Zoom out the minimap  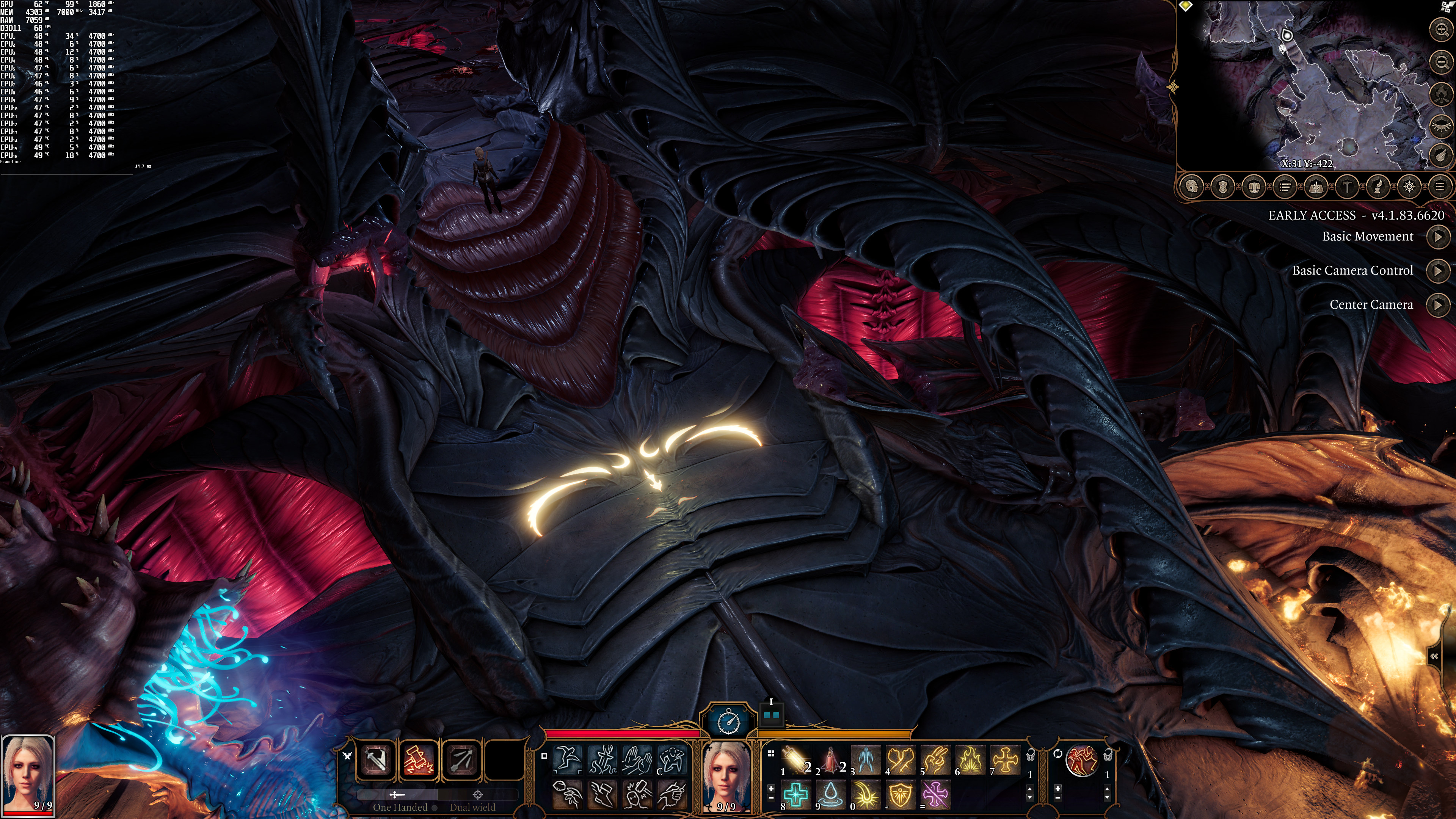tap(1441, 61)
